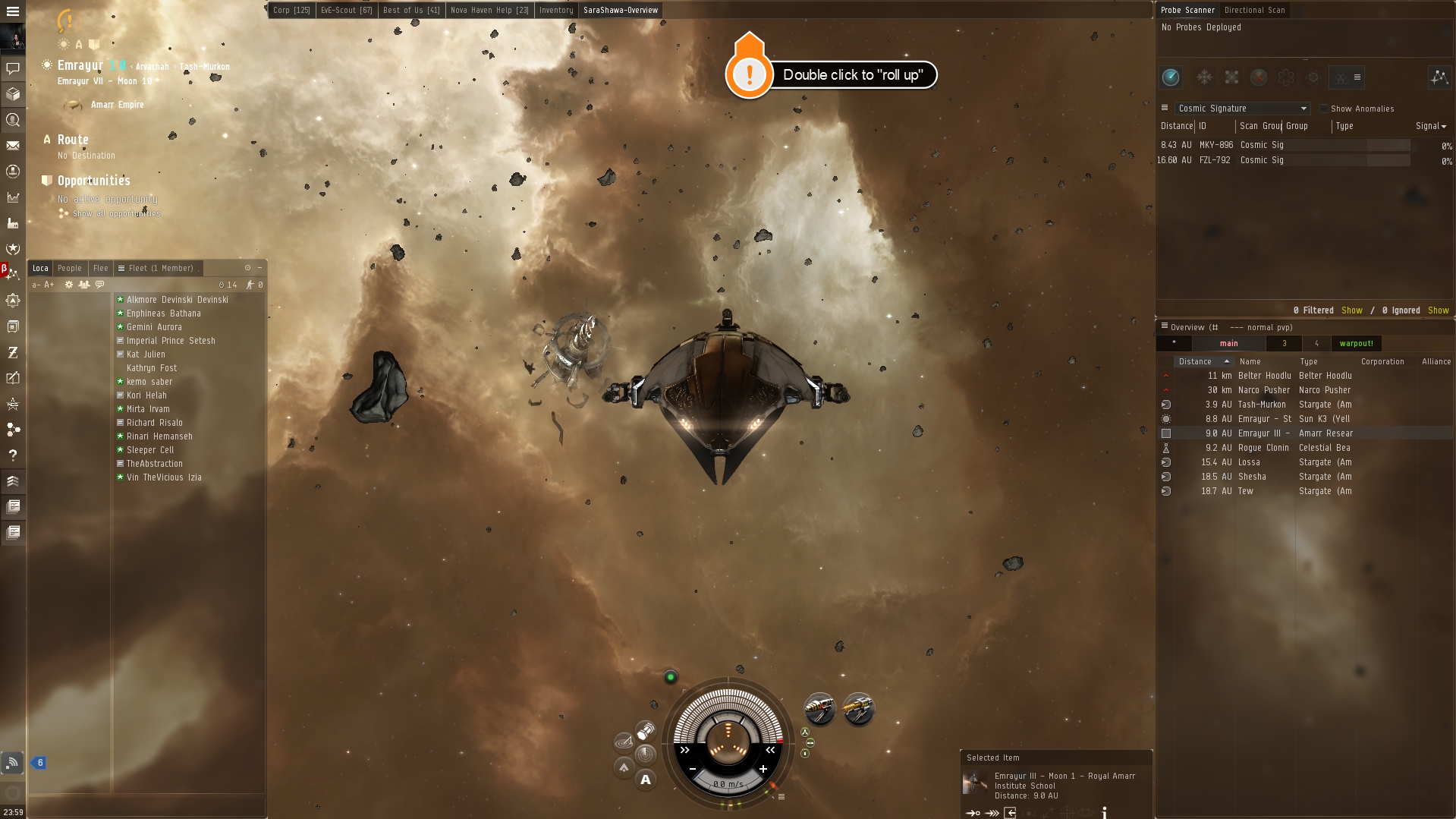Open the mail envelope icon in the sidebar
This screenshot has height=819, width=1456.
click(x=12, y=146)
